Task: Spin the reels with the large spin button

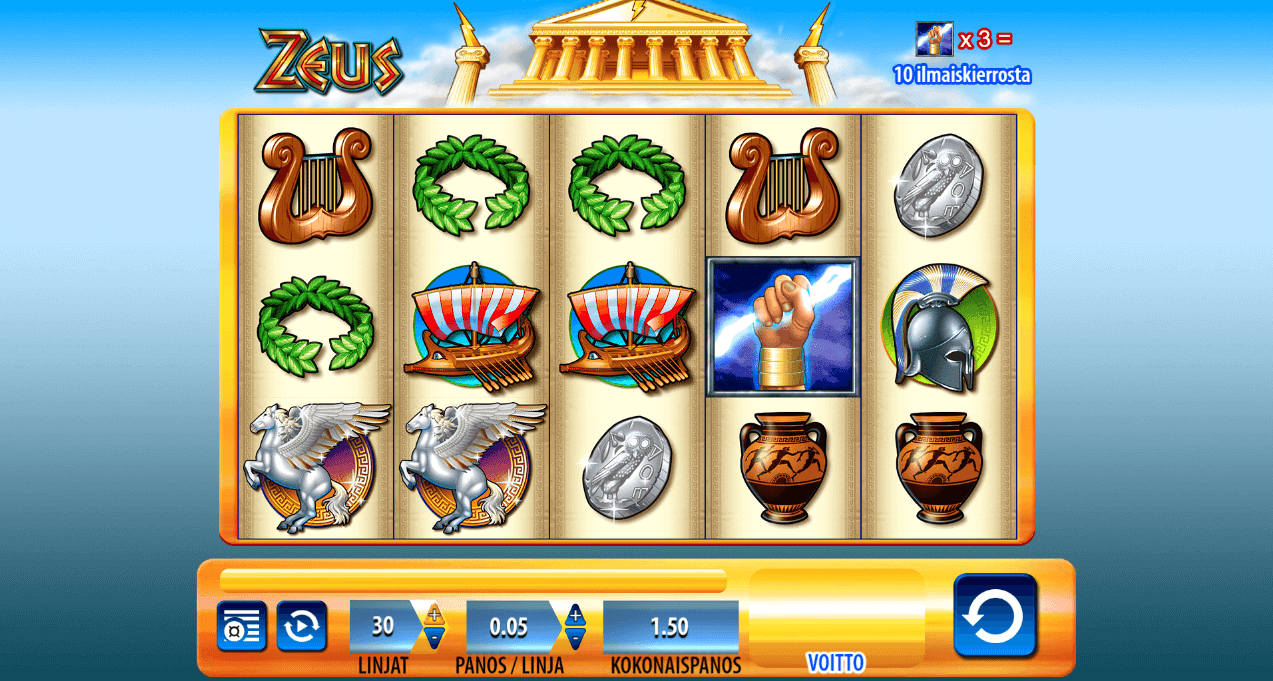Action: click(994, 615)
